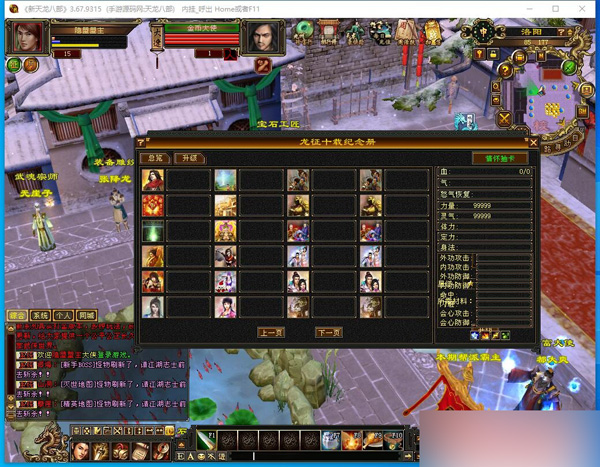This screenshot has height=467, width=600.
Task: Switch to the 总览 overview tab
Action: 155,158
